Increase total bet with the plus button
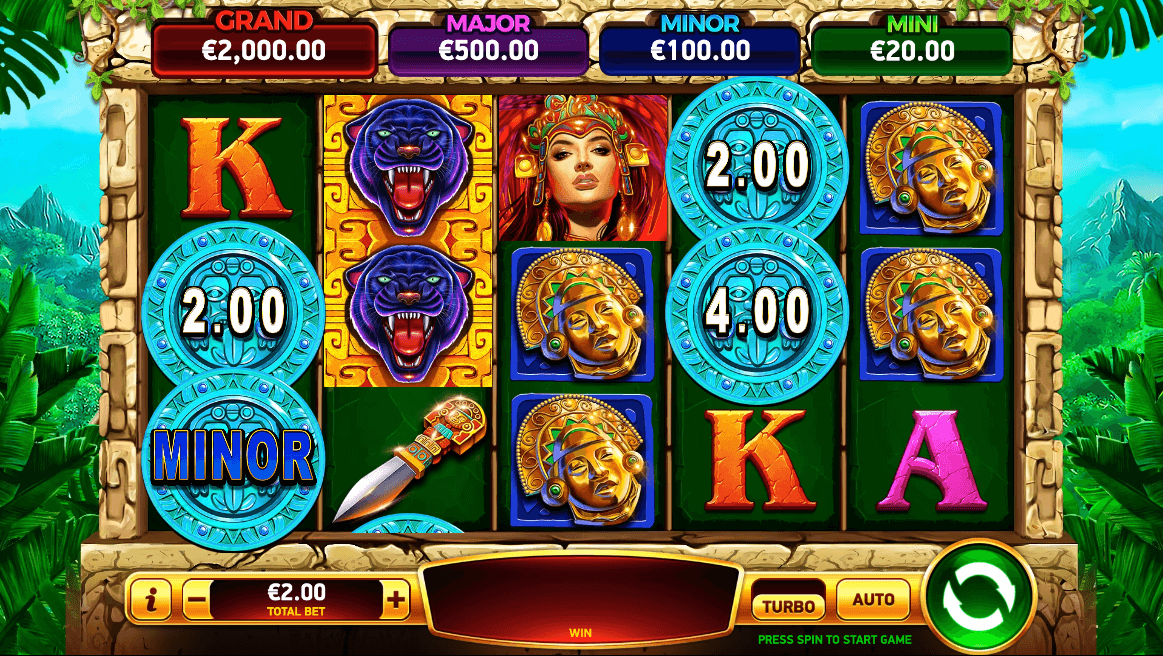 [397, 600]
